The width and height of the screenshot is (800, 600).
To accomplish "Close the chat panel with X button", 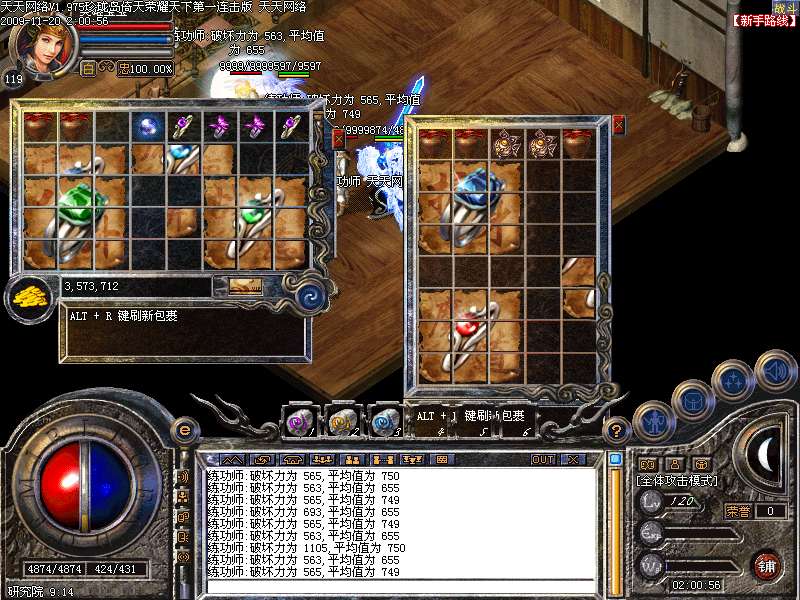I will pos(573,460).
